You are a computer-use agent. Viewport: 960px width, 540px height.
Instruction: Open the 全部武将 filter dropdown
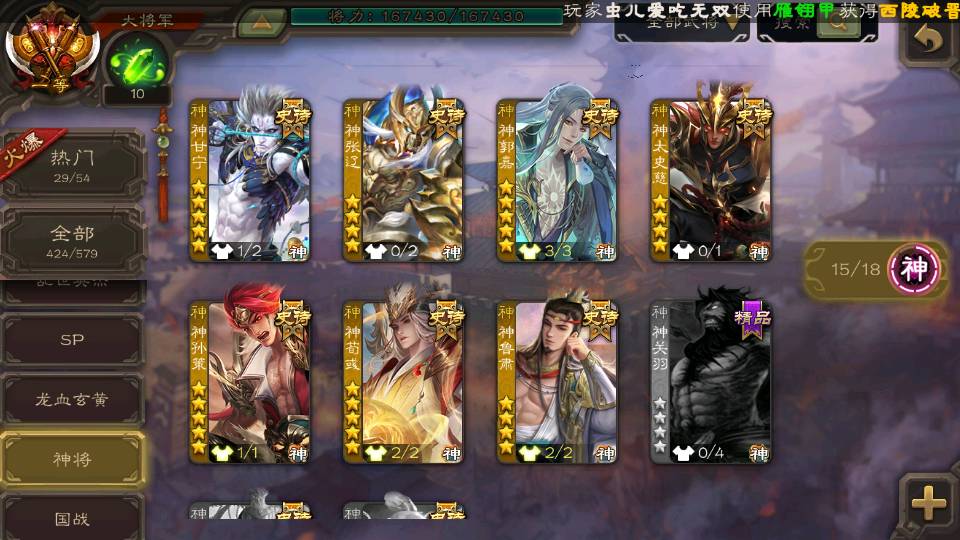(x=681, y=26)
